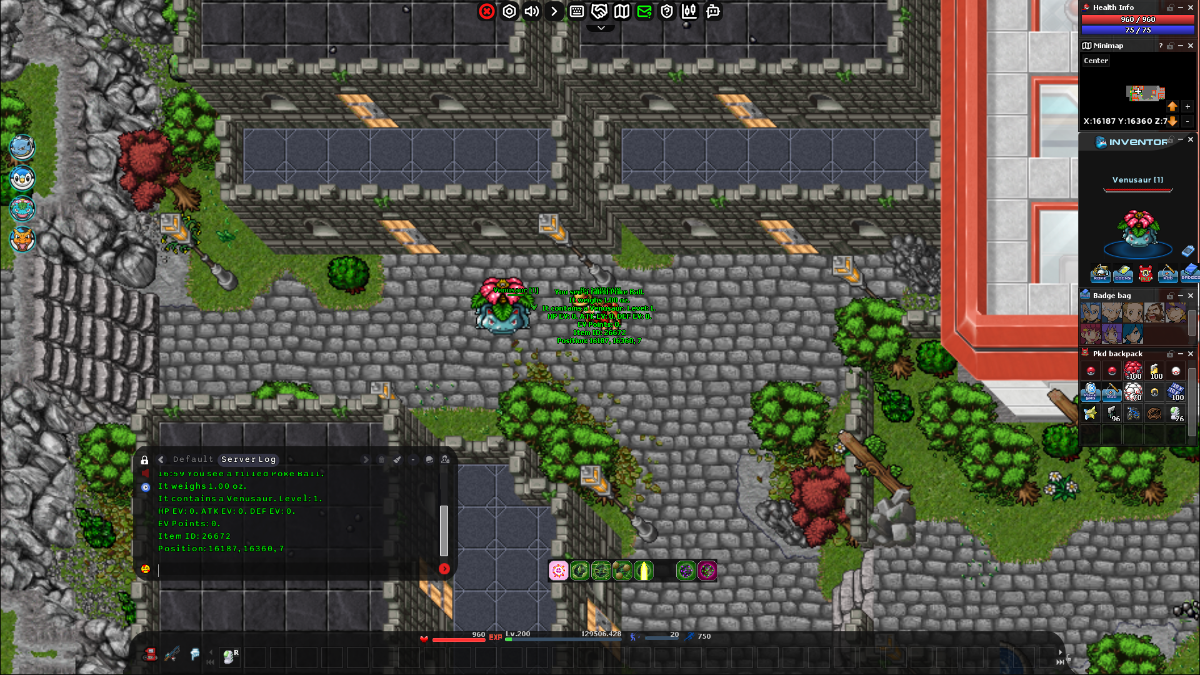Zoom out the minimap with minus button
The image size is (1200, 675).
[x=1187, y=121]
